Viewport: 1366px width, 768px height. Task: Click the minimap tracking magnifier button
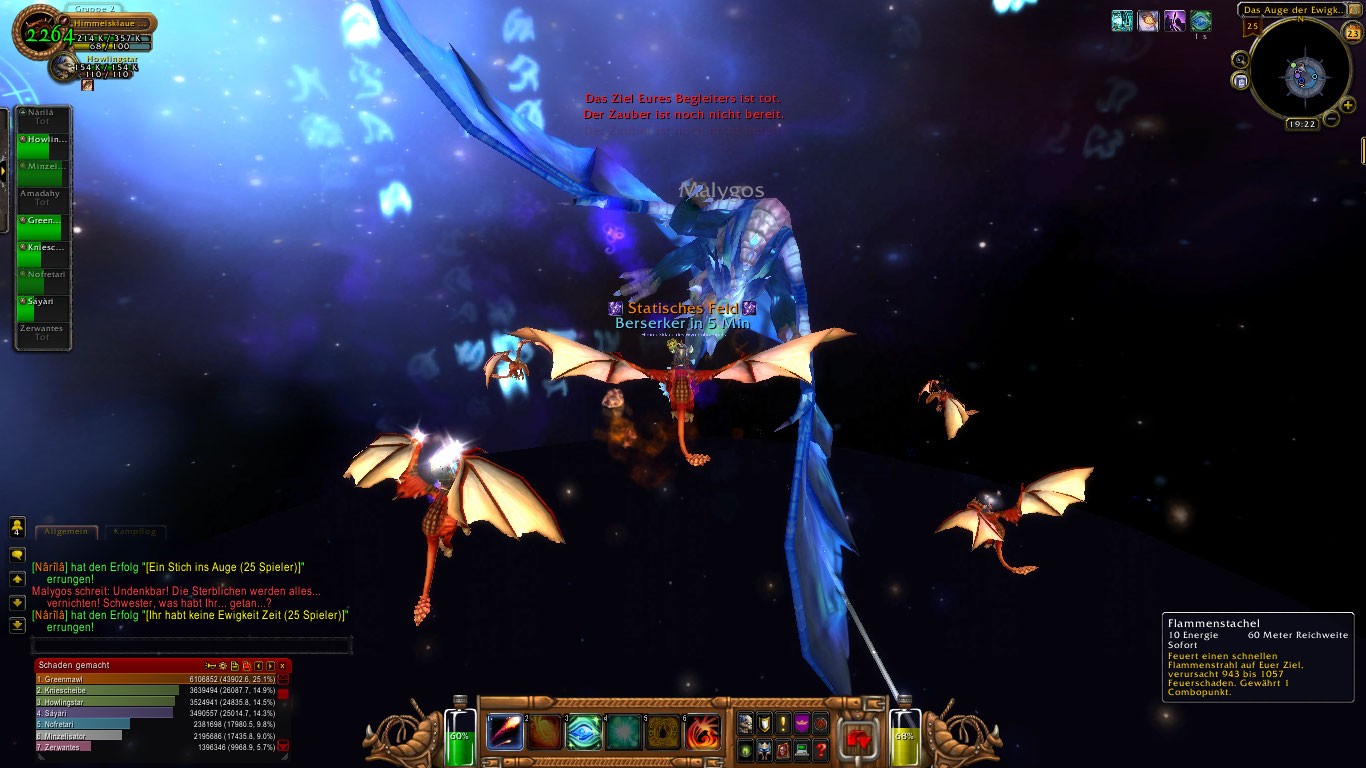(x=1241, y=60)
